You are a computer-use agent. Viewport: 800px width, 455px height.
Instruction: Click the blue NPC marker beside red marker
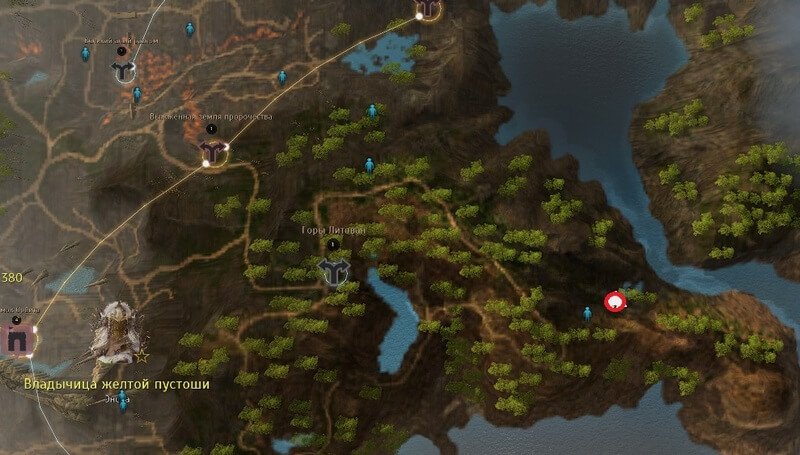(588, 314)
